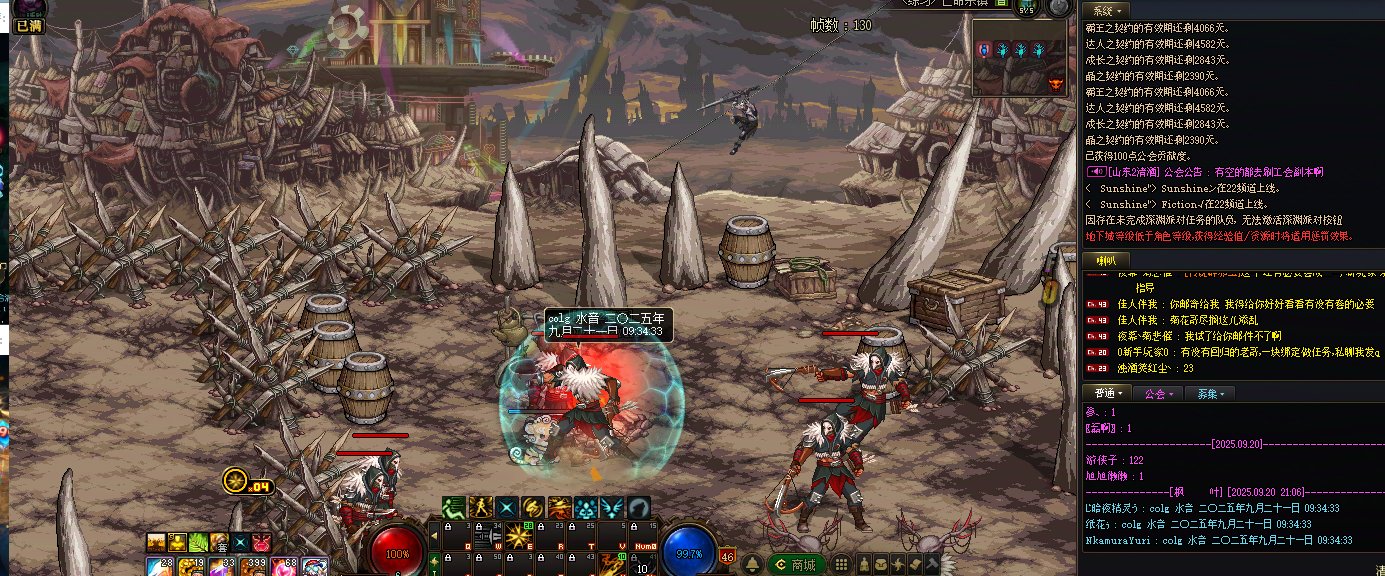Viewport: 1385px width, 576px height.
Task: Select the 系统 system message tab
Action: coord(1104,9)
